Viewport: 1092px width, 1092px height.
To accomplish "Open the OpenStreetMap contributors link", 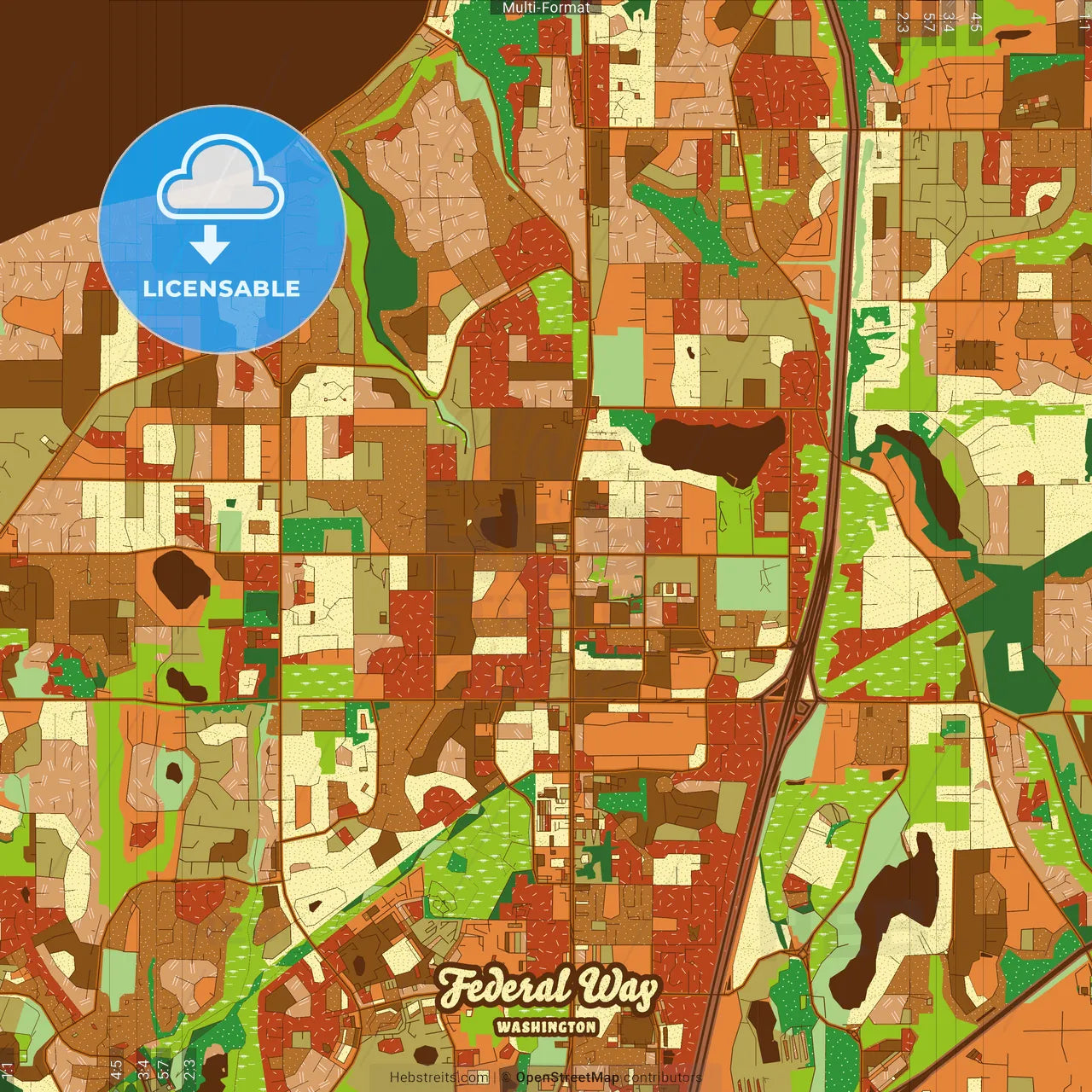I will point(567,1077).
